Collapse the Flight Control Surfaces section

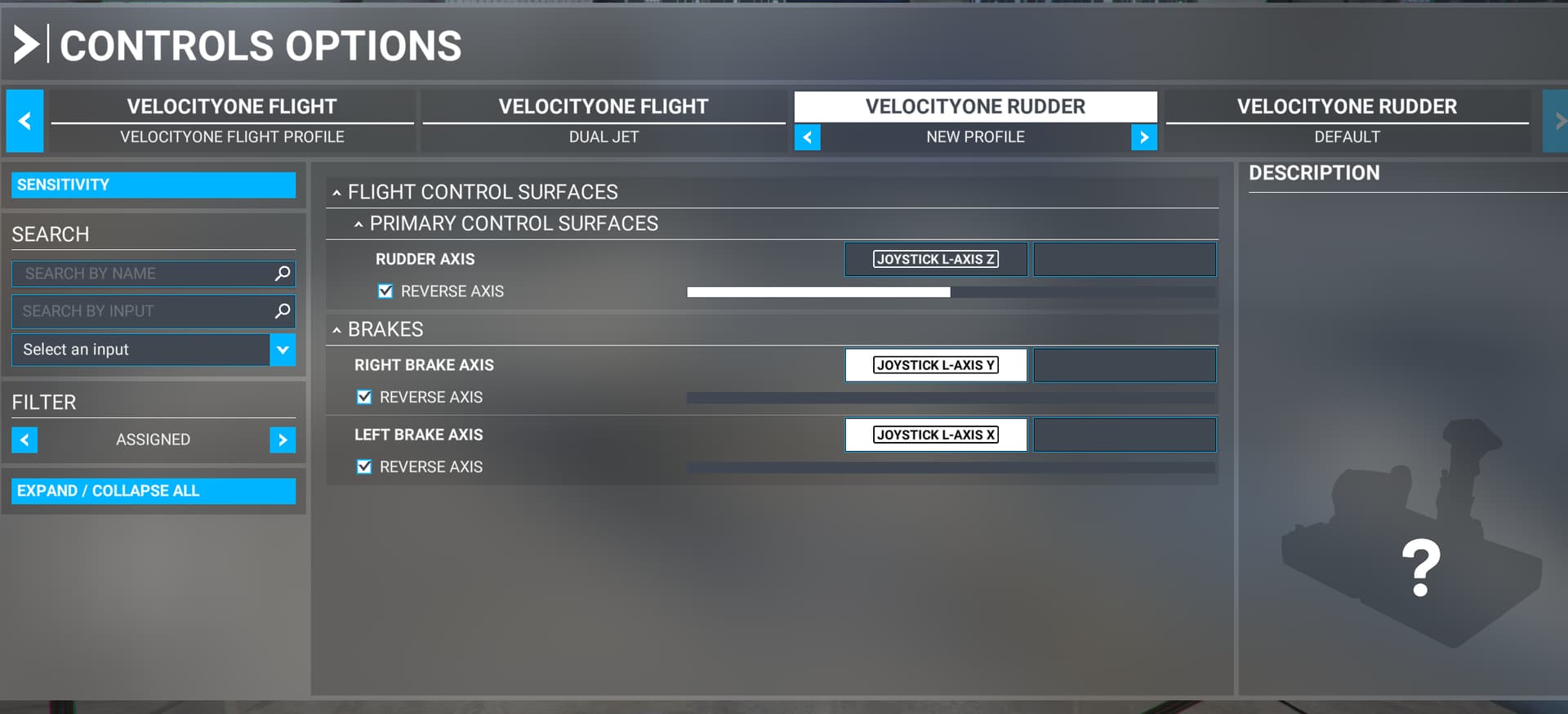[x=337, y=192]
